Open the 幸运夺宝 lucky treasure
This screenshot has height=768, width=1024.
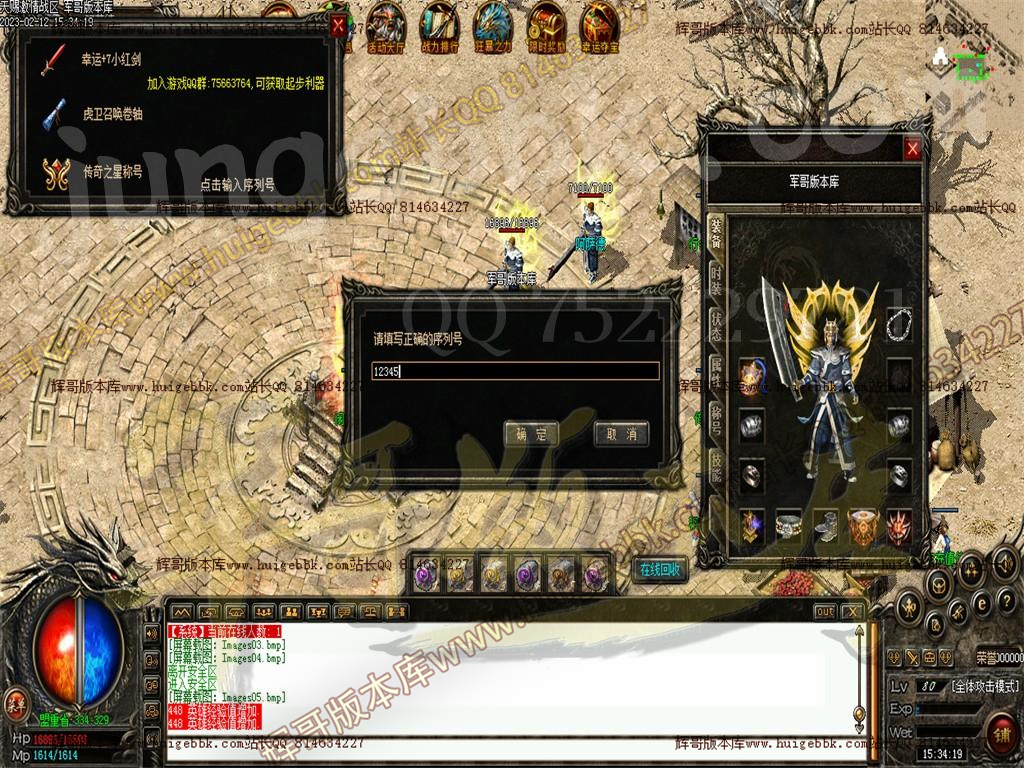click(x=600, y=24)
